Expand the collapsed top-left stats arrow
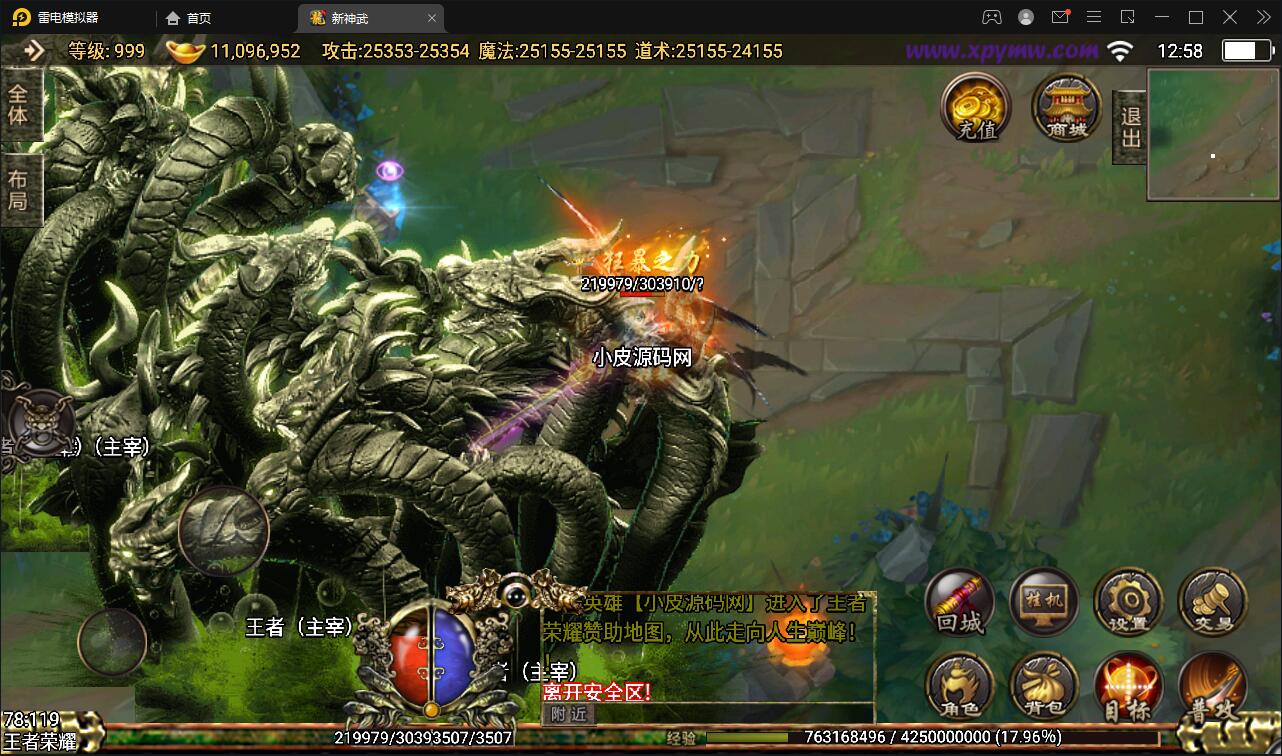 (x=34, y=48)
